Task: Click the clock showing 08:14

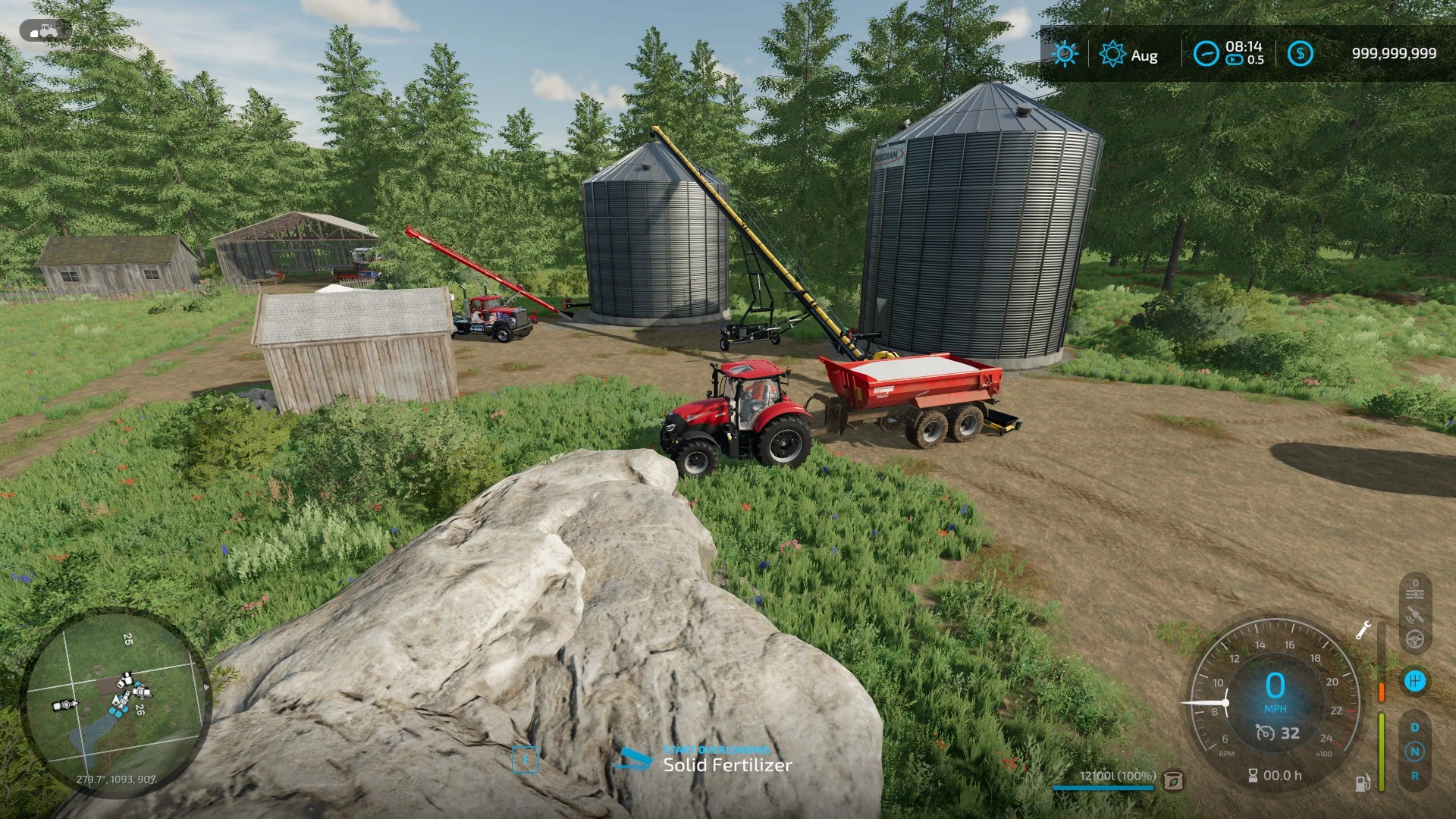Action: coord(1244,47)
